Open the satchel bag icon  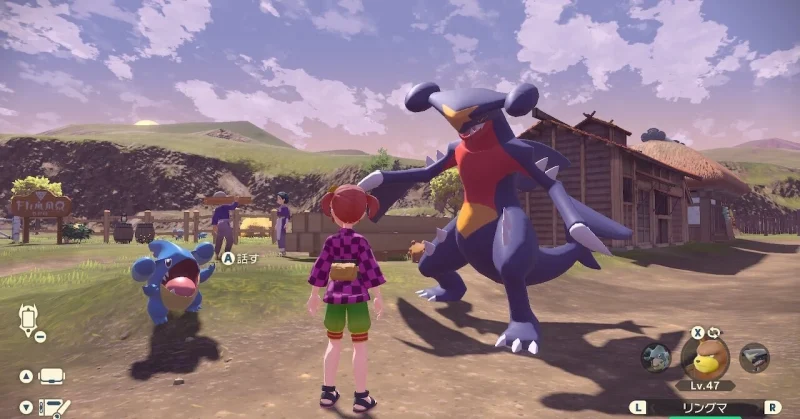(52, 377)
